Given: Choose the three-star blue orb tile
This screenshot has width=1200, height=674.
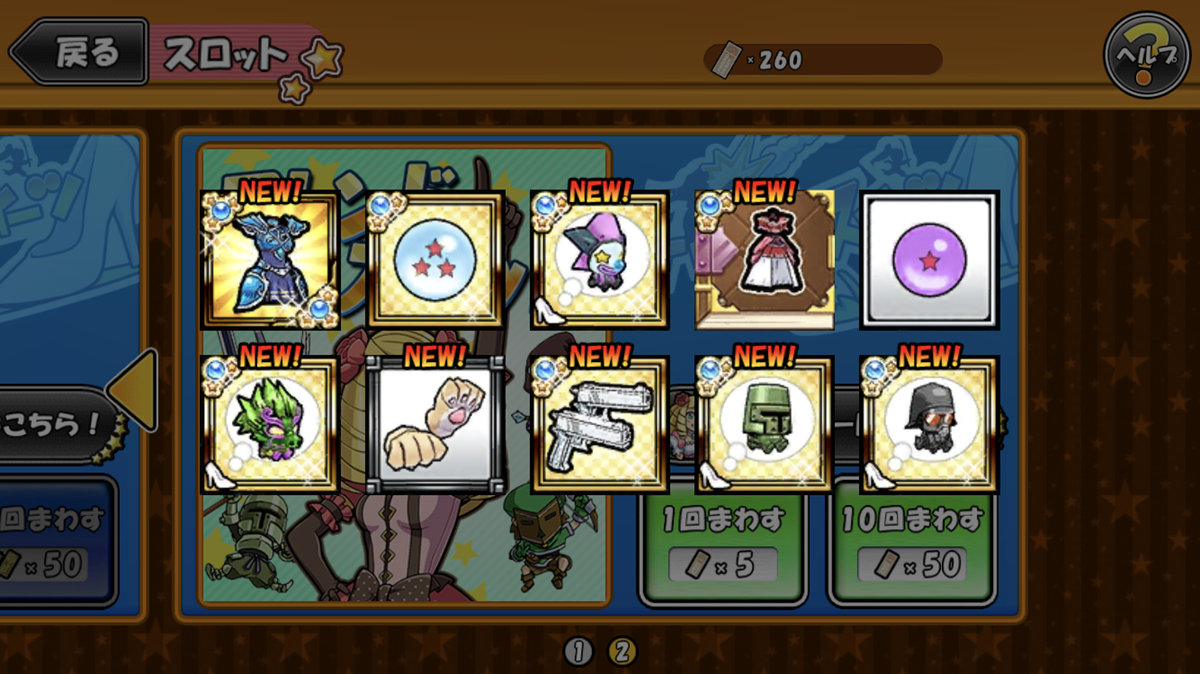Looking at the screenshot, I should (x=435, y=262).
